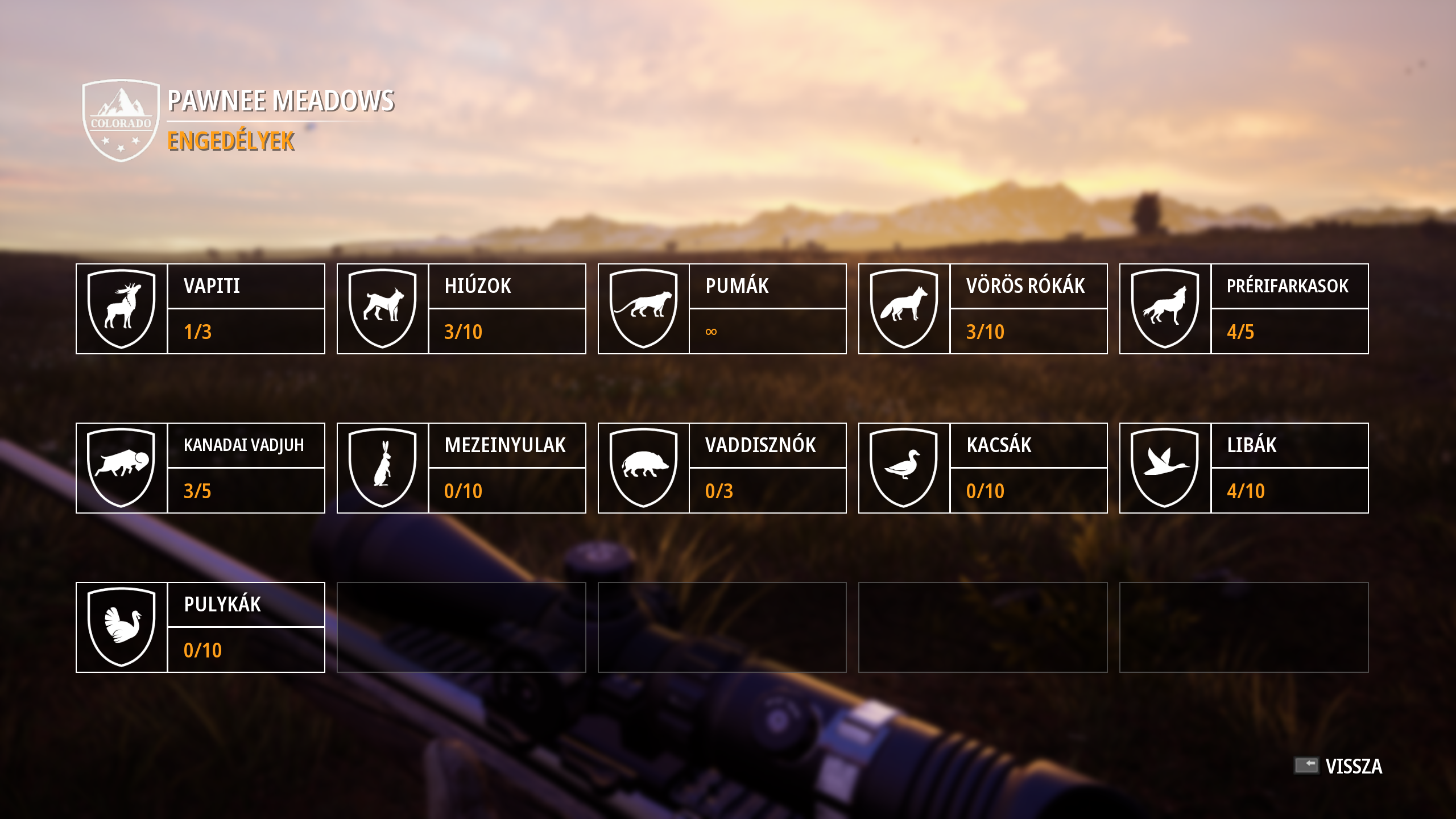
Task: Open the Hiúzok permit entry
Action: pyautogui.click(x=461, y=309)
